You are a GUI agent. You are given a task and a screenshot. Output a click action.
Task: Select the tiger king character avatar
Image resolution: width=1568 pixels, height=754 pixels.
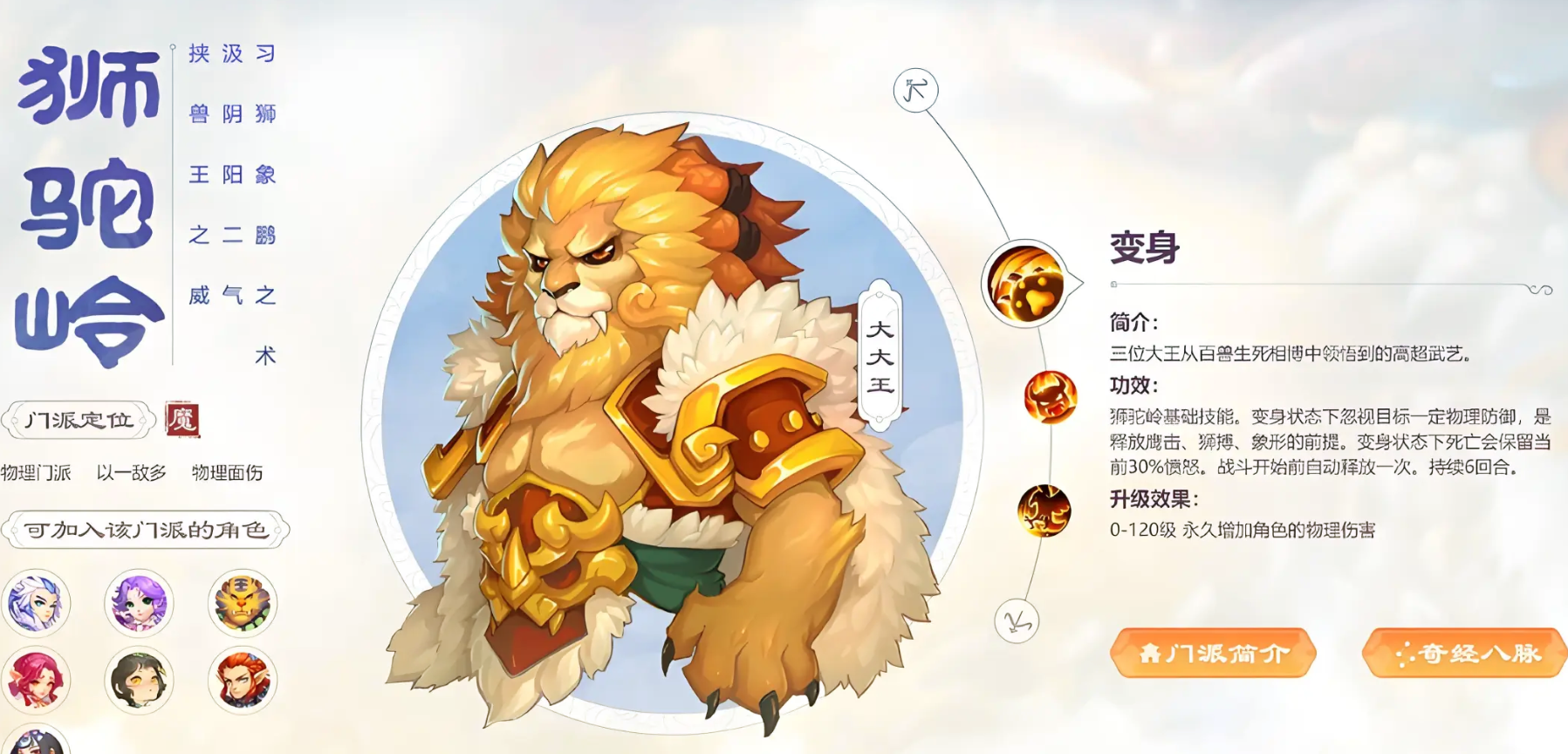coord(242,604)
